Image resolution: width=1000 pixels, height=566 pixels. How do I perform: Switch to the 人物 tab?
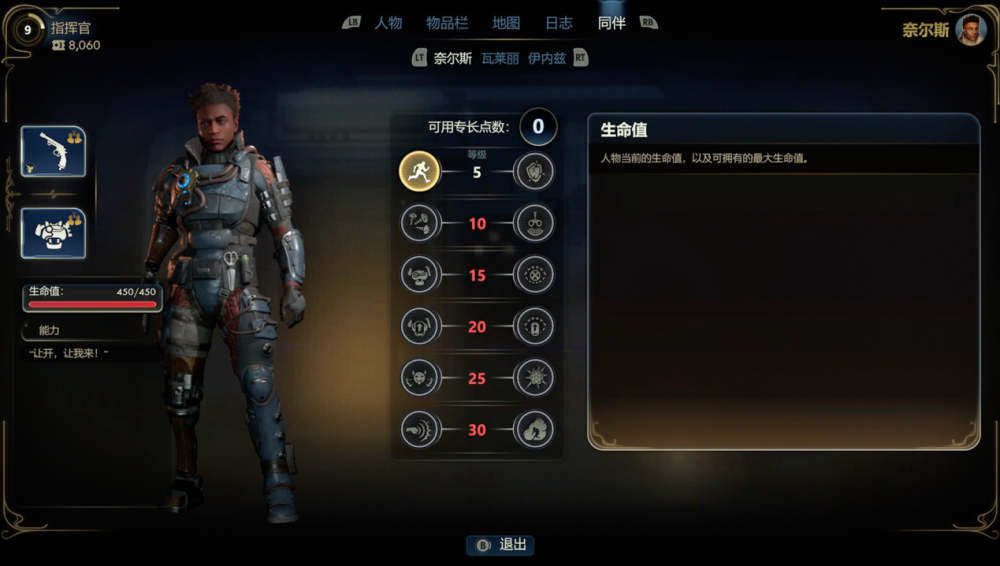coord(388,23)
